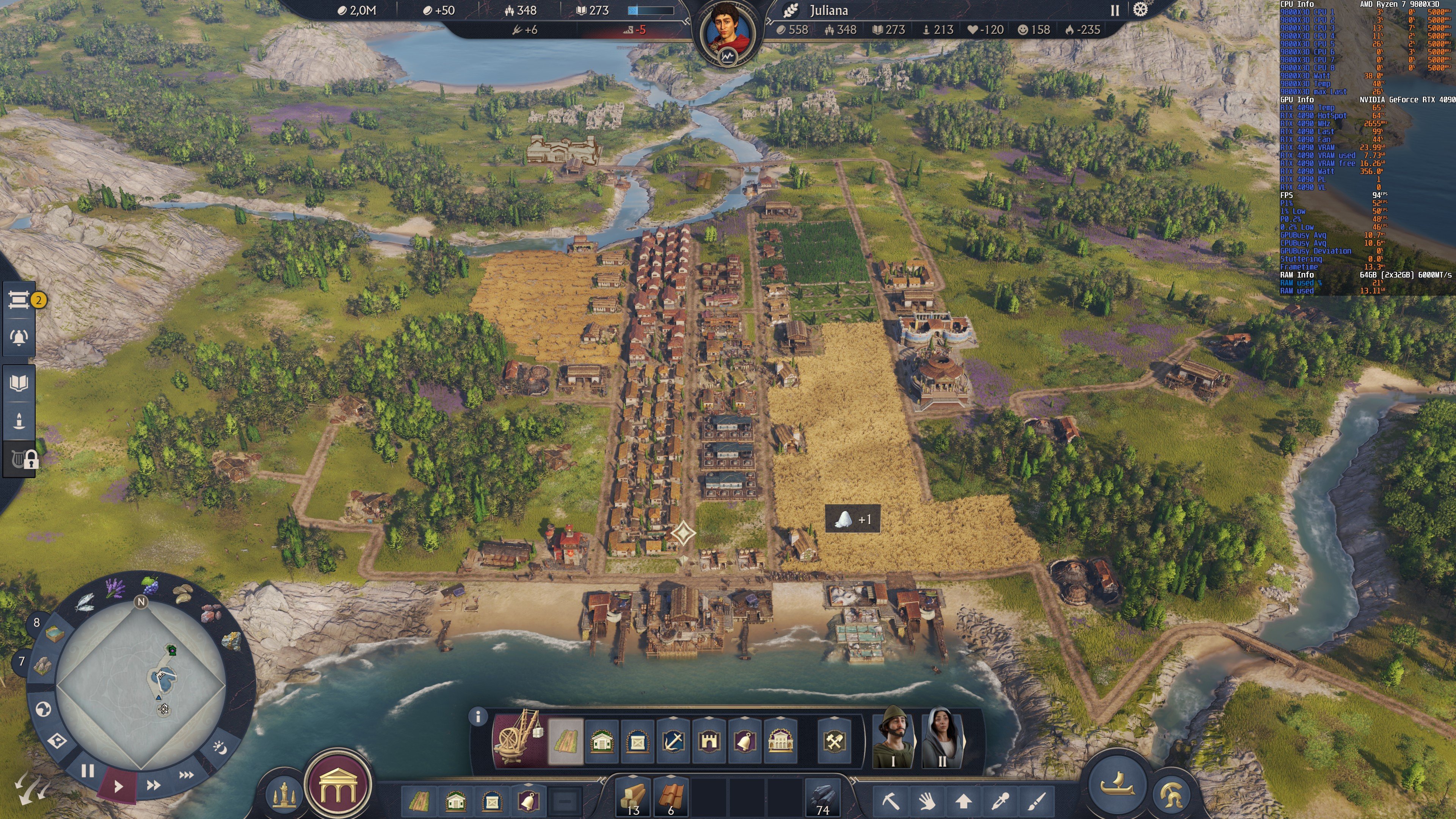The height and width of the screenshot is (819, 1456).
Task: Switch to tier II population portrait tab
Action: tap(940, 743)
